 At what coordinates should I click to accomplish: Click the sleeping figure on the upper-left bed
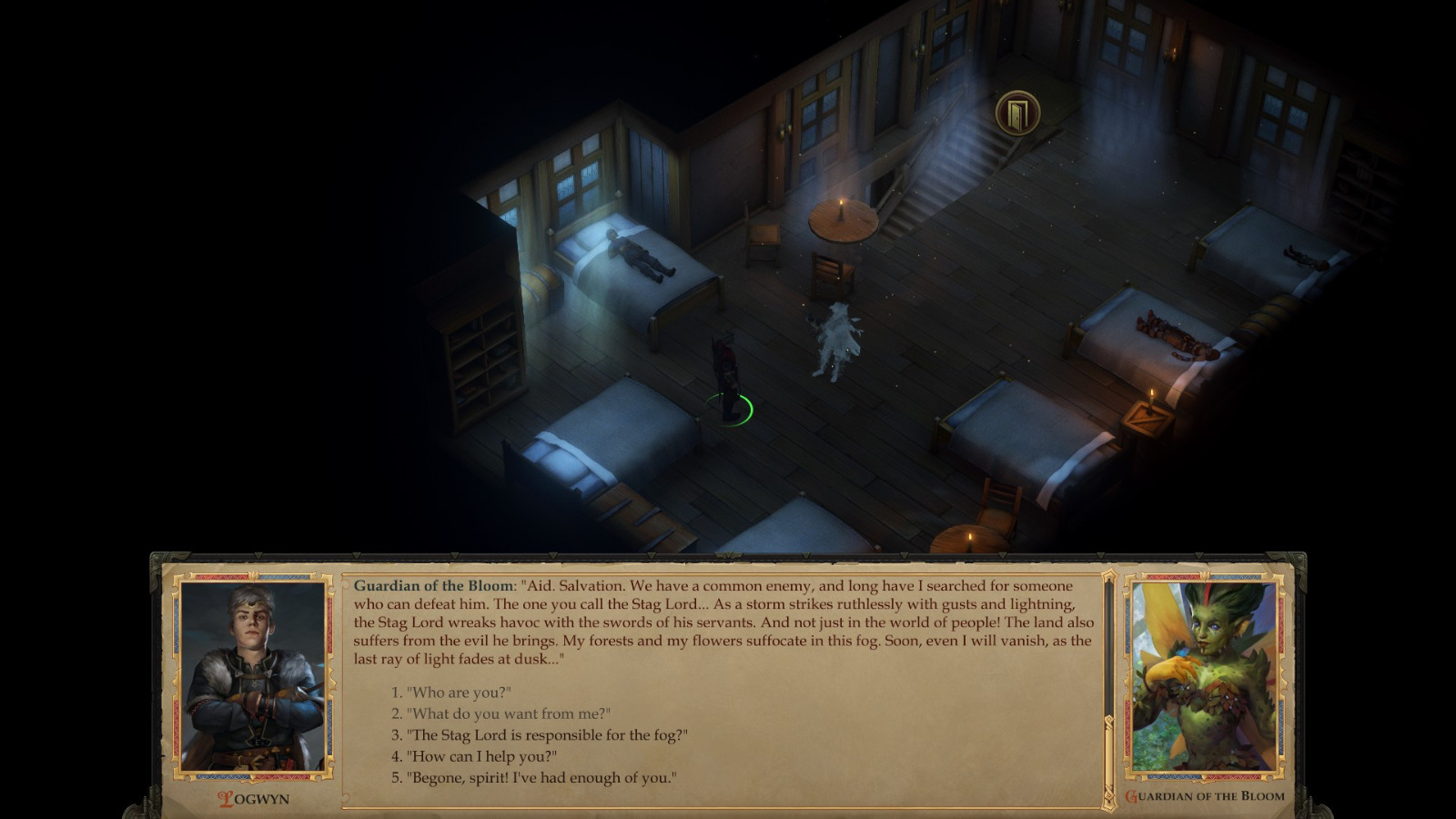[637, 253]
